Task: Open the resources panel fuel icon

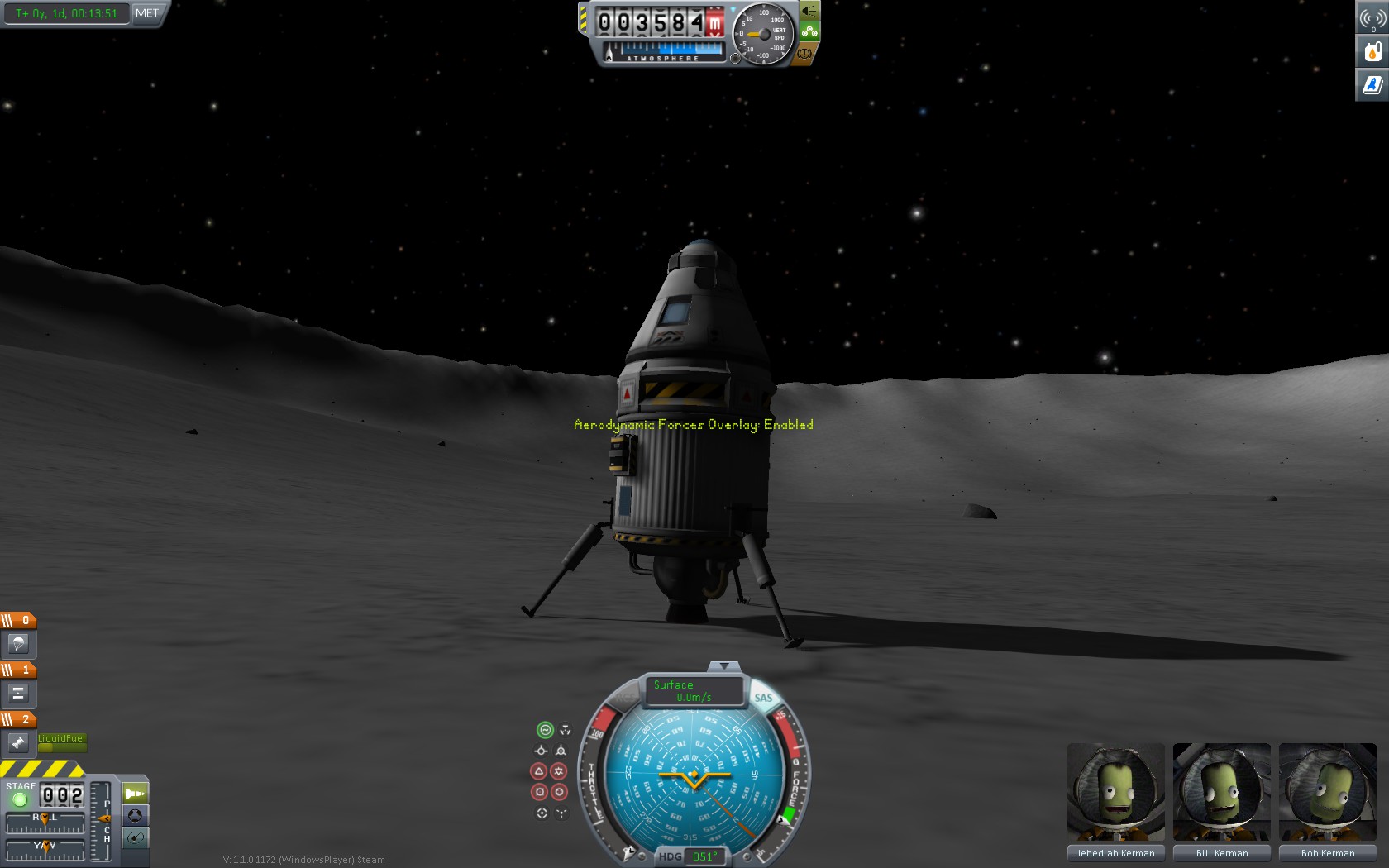Action: tap(1372, 52)
